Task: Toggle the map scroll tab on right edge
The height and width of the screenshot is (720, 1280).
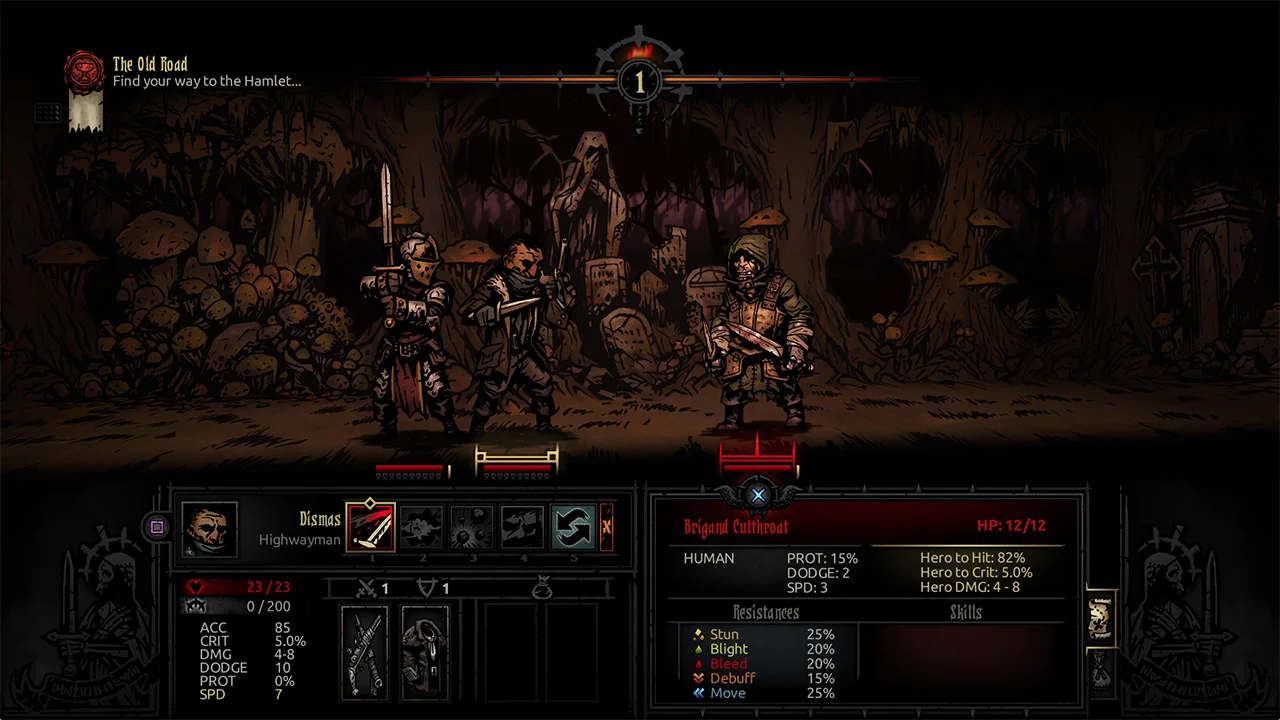Action: coord(1100,618)
